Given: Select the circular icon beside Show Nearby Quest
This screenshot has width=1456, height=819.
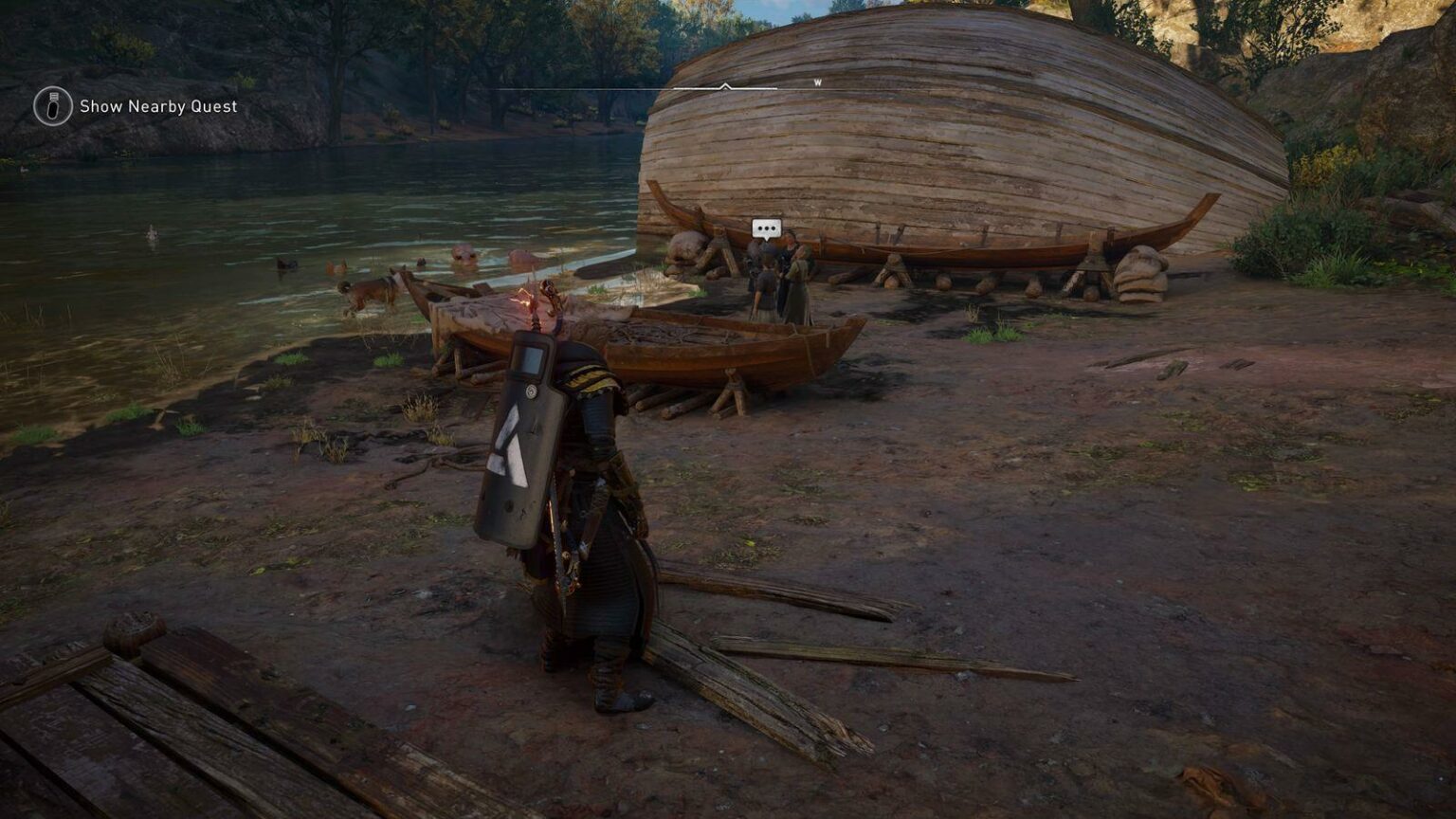Looking at the screenshot, I should 51,106.
